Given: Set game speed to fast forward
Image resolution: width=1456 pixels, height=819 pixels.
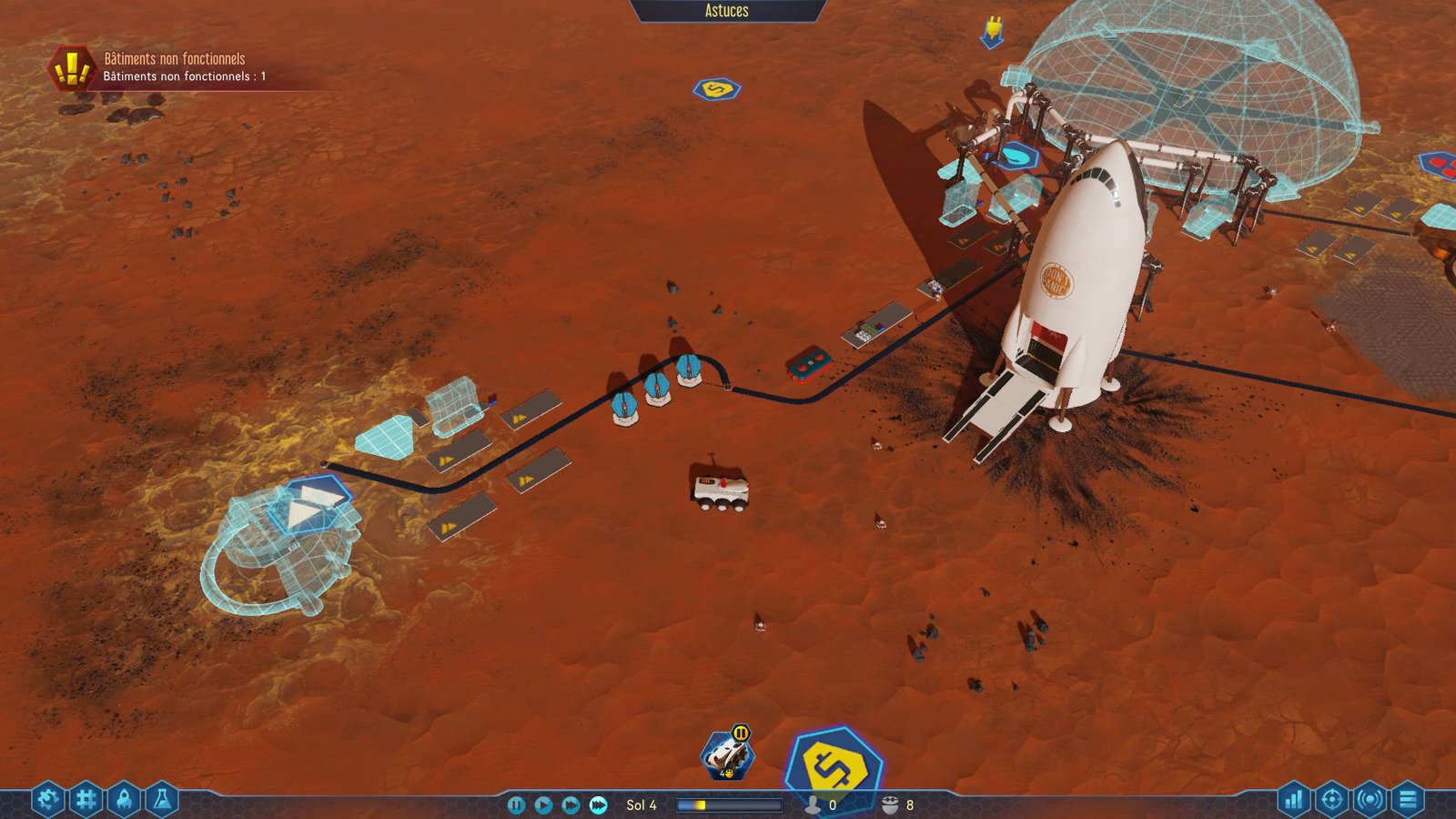Looking at the screenshot, I should tap(571, 805).
